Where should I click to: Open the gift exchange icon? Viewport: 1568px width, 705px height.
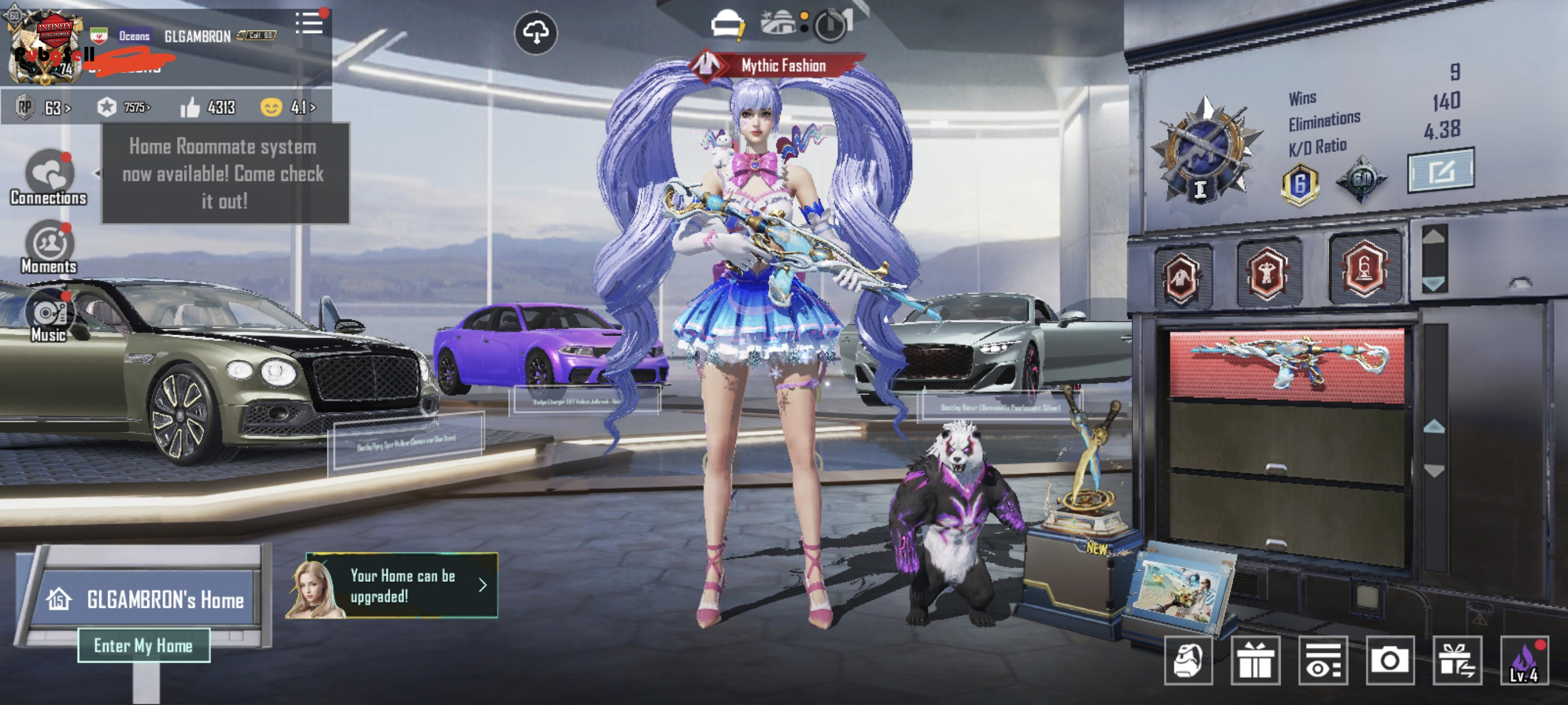coord(1456,661)
